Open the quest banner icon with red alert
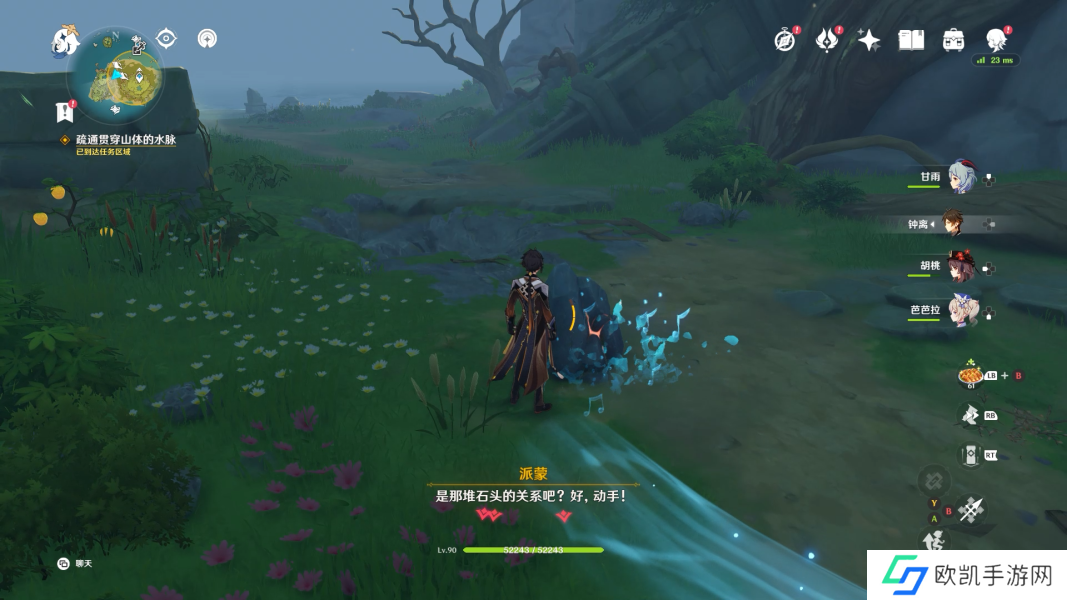Image resolution: width=1067 pixels, height=600 pixels. pos(65,110)
